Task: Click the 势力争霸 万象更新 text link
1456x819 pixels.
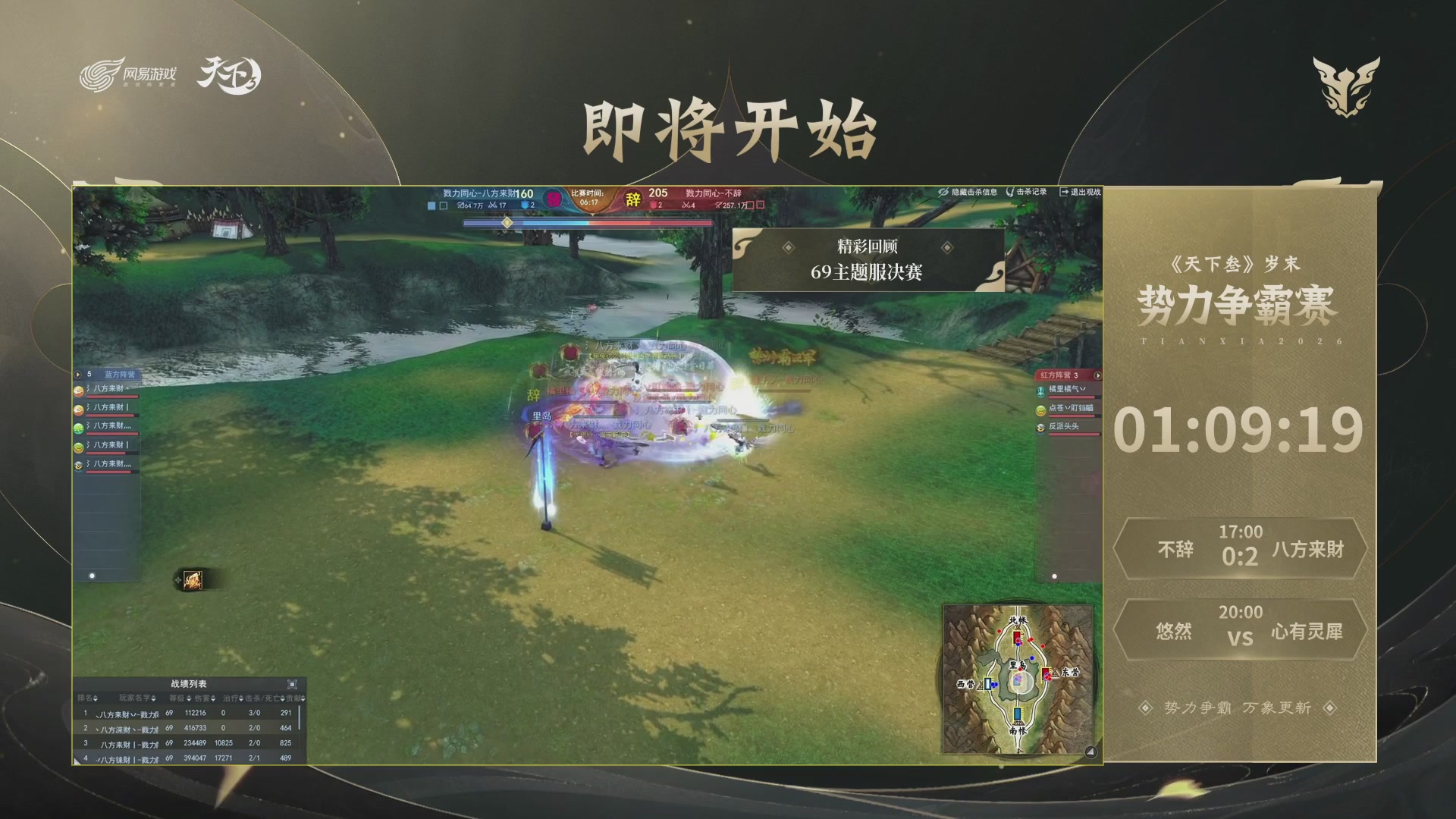Action: click(x=1239, y=706)
